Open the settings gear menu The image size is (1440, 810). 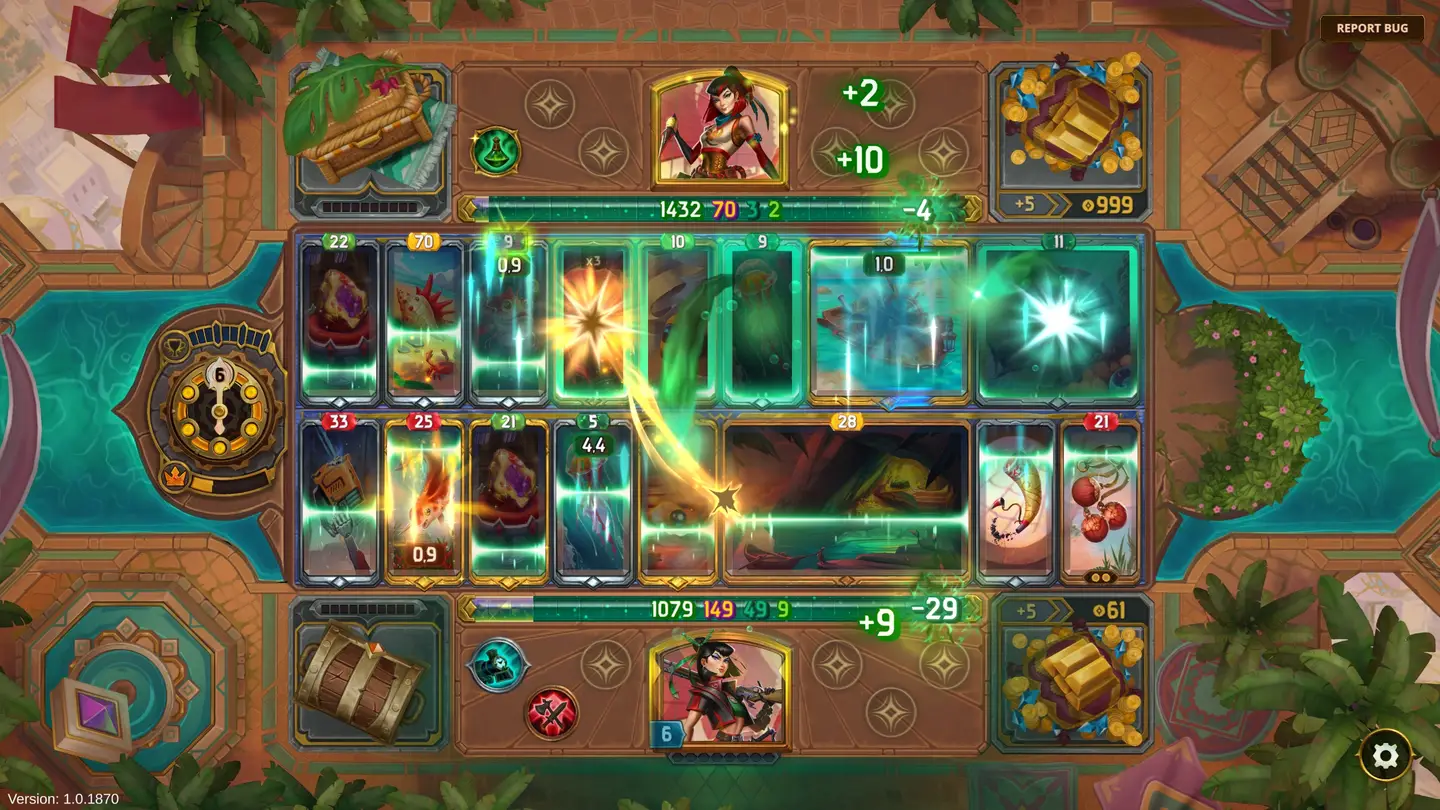click(x=1385, y=756)
